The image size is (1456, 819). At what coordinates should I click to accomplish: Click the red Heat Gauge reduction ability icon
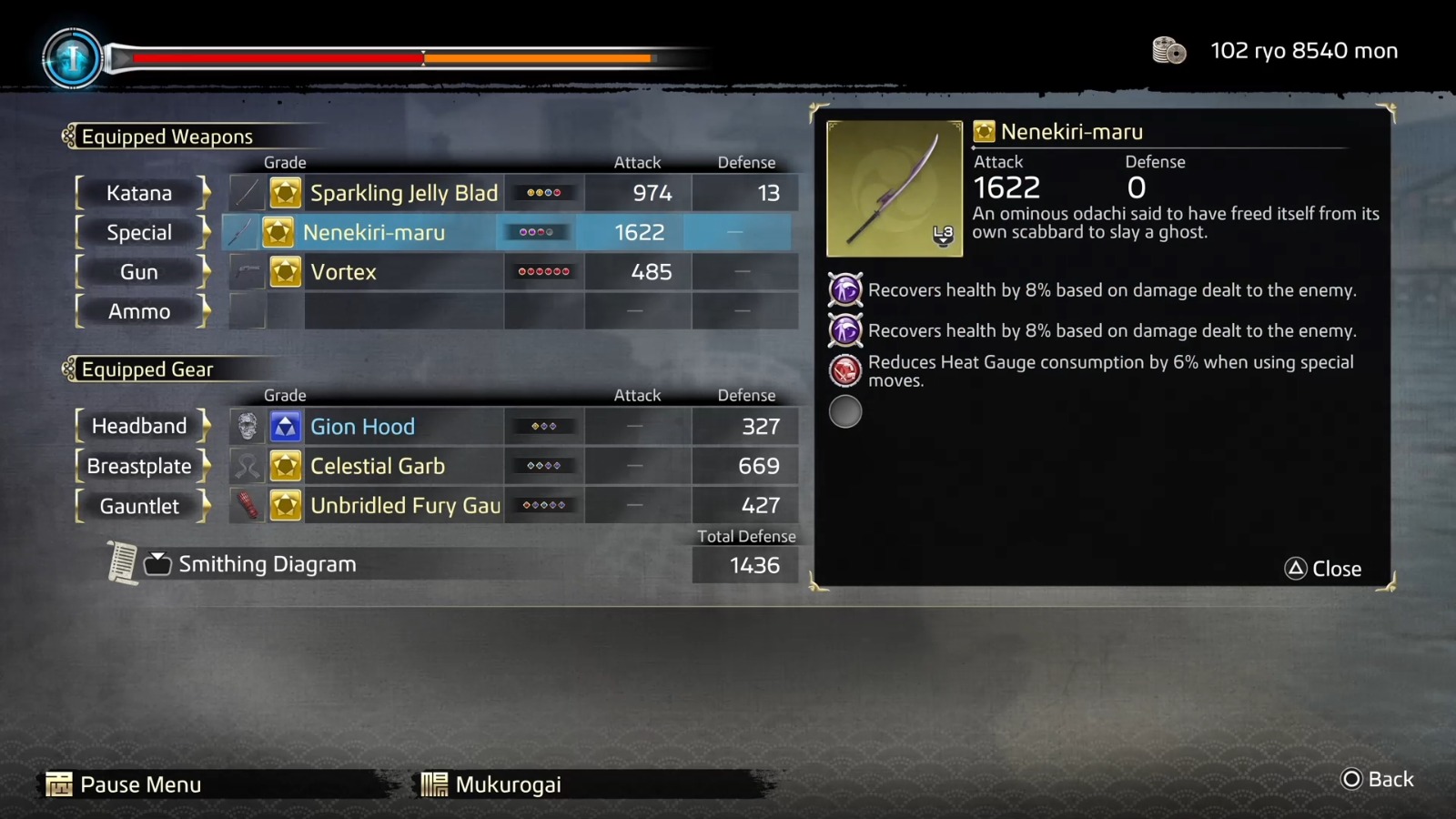click(845, 370)
